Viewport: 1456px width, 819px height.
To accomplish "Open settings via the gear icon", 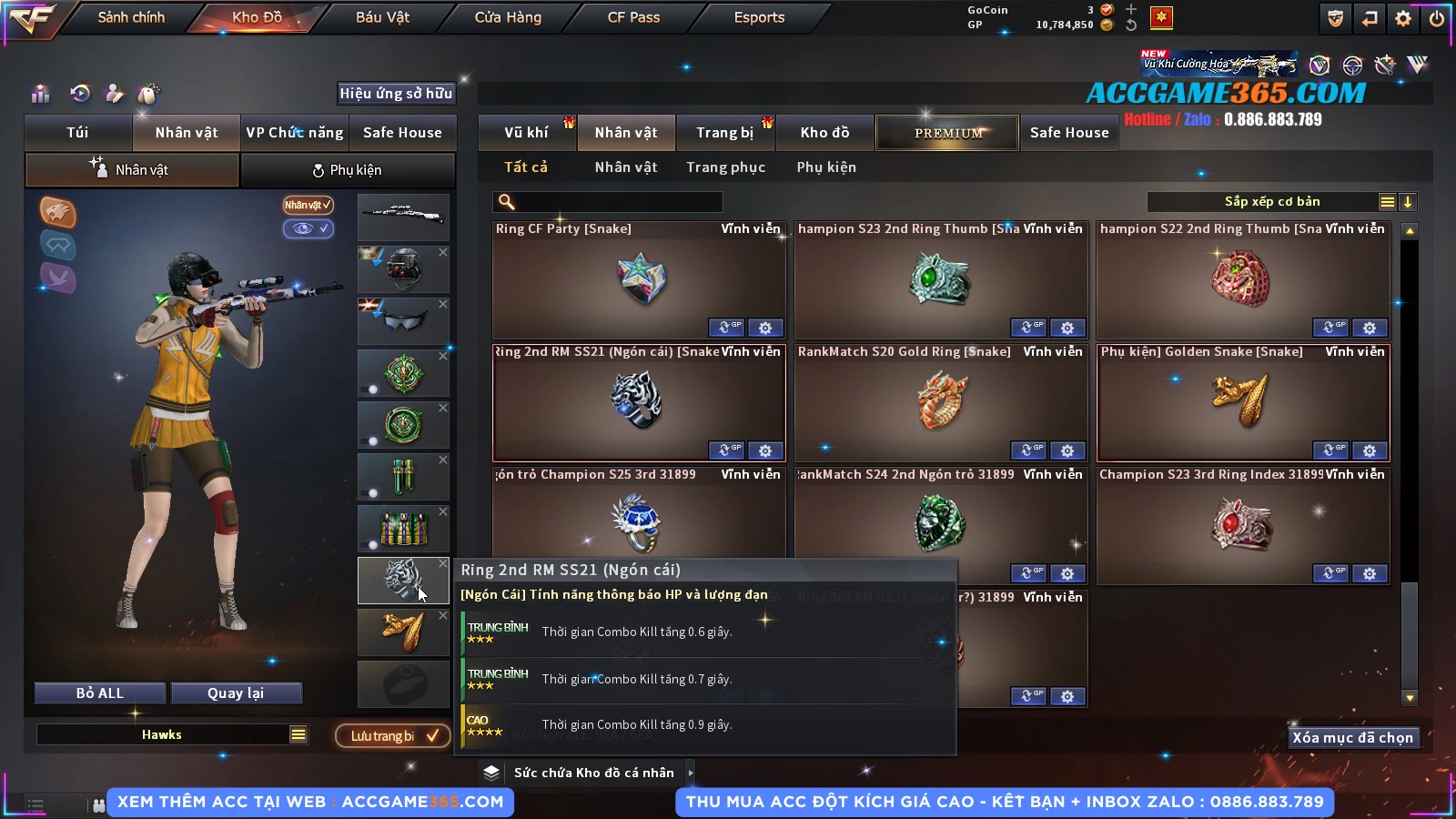I will click(1403, 18).
